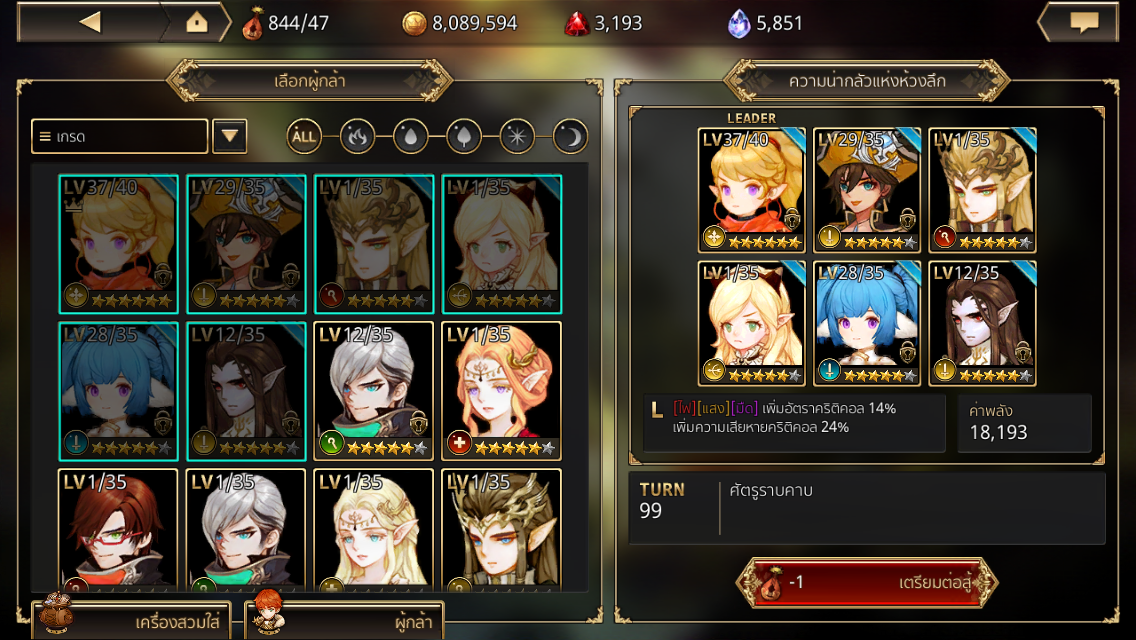Choose the red-haired hero with glasses
Image resolution: width=1136 pixels, height=640 pixels.
[118, 528]
